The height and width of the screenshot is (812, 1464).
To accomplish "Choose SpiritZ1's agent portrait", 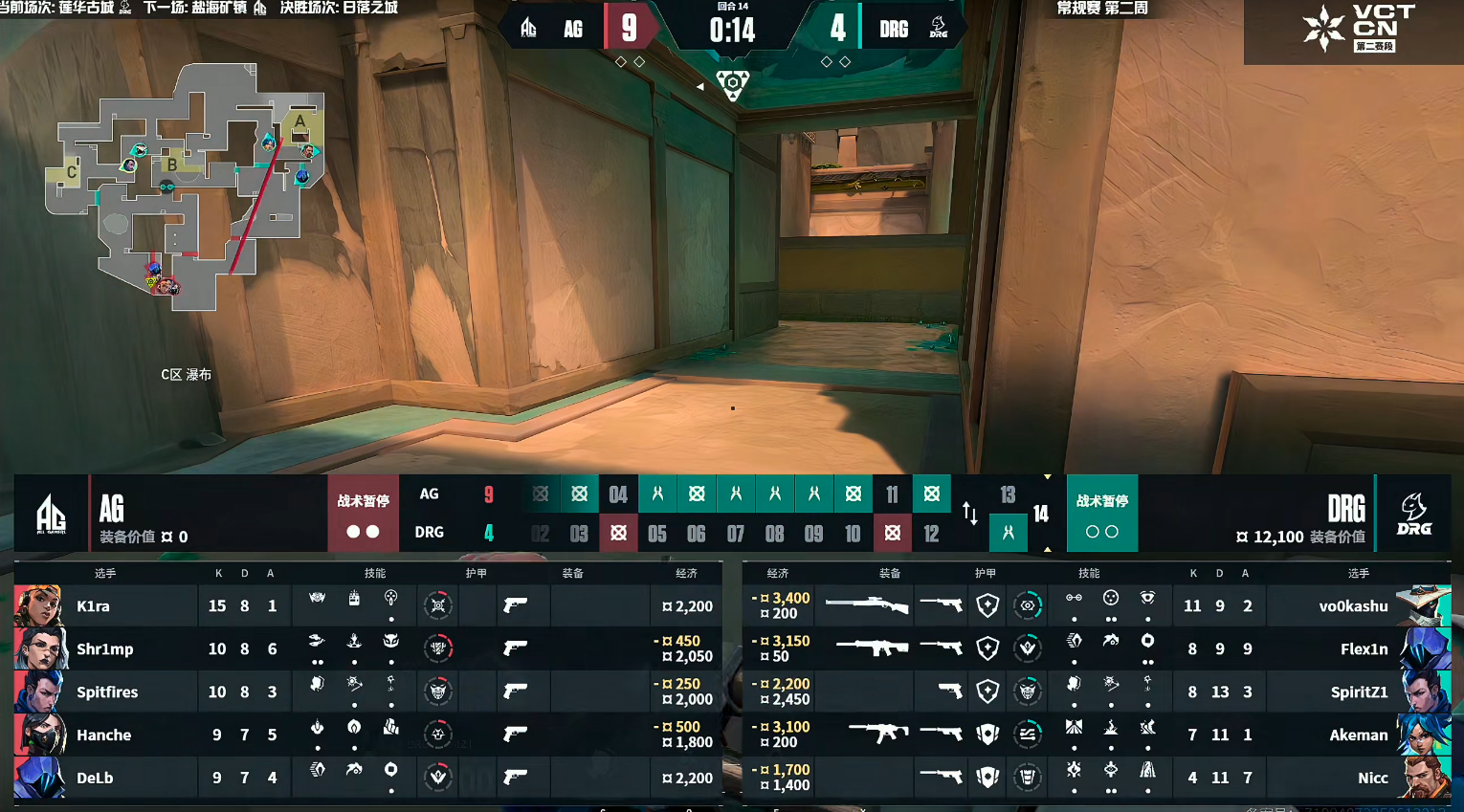I will coord(1424,691).
